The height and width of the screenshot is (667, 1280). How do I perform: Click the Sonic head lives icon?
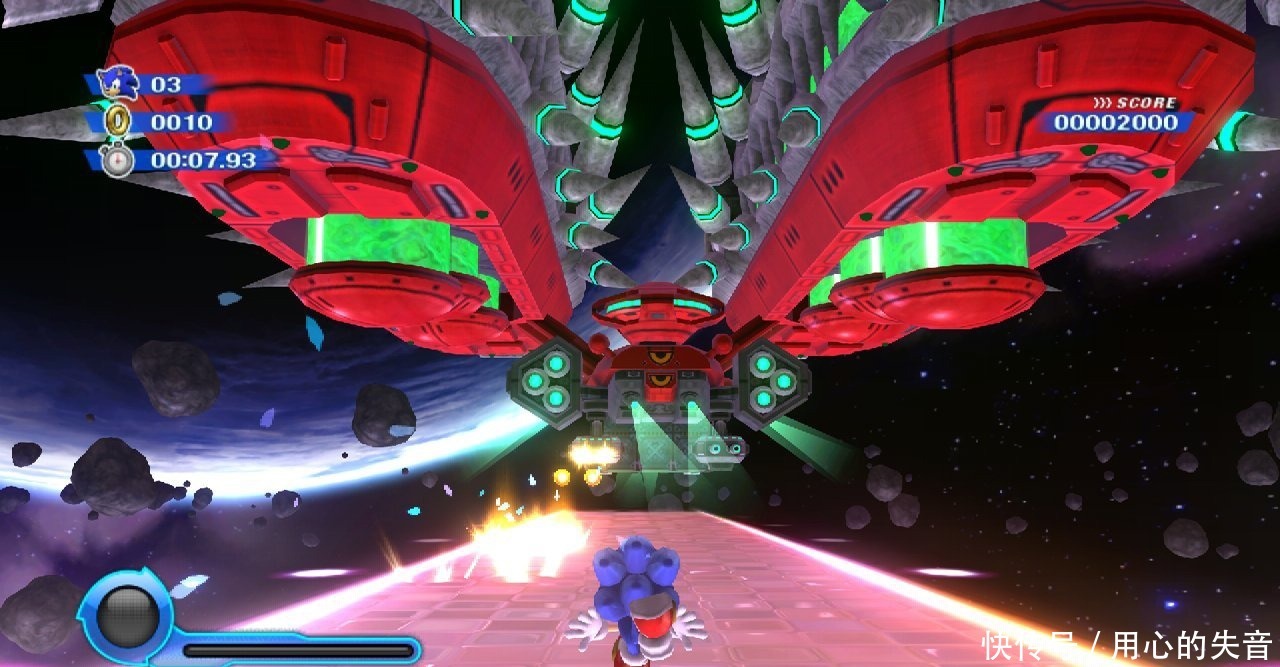pyautogui.click(x=119, y=83)
